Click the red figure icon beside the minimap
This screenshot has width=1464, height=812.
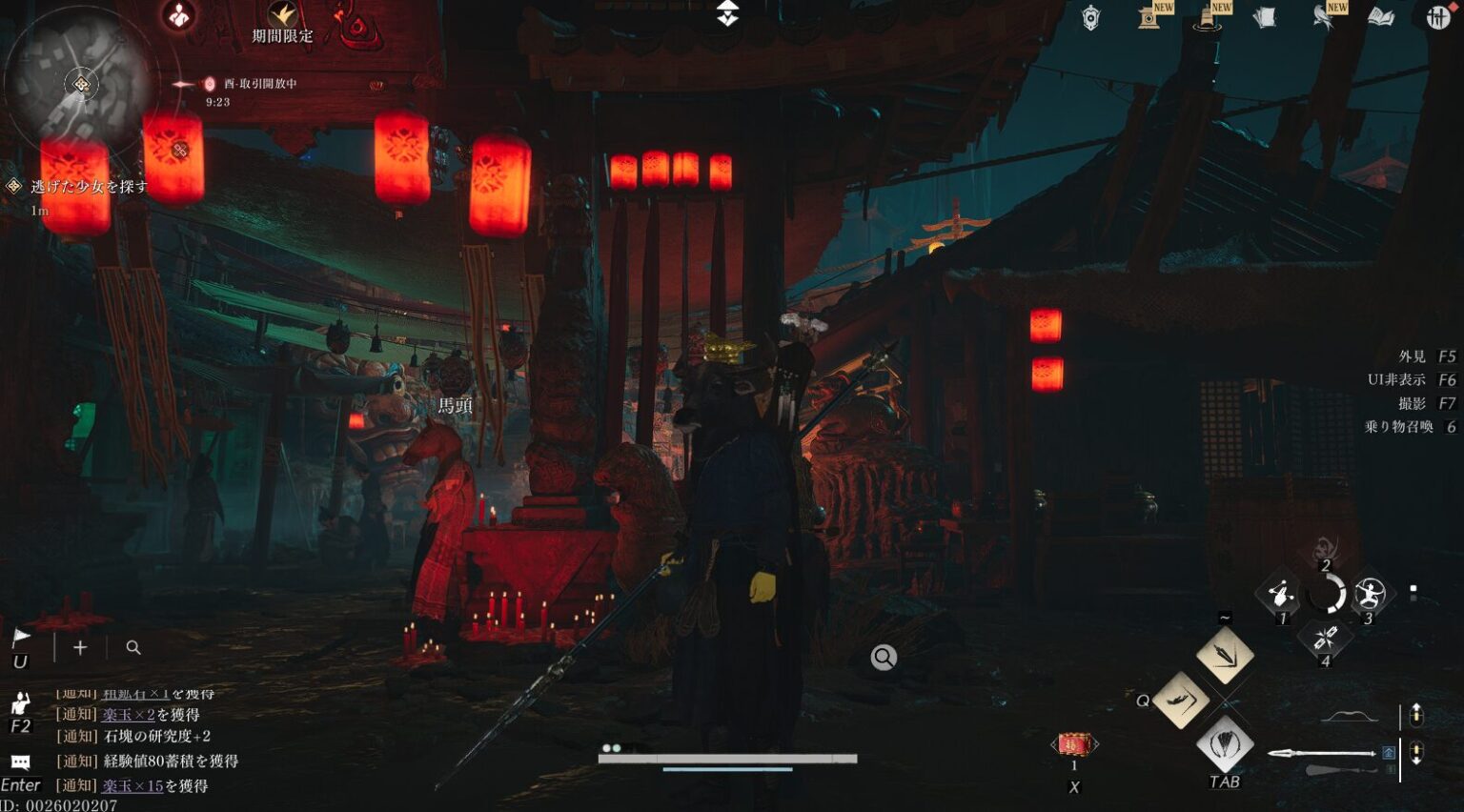click(x=179, y=15)
